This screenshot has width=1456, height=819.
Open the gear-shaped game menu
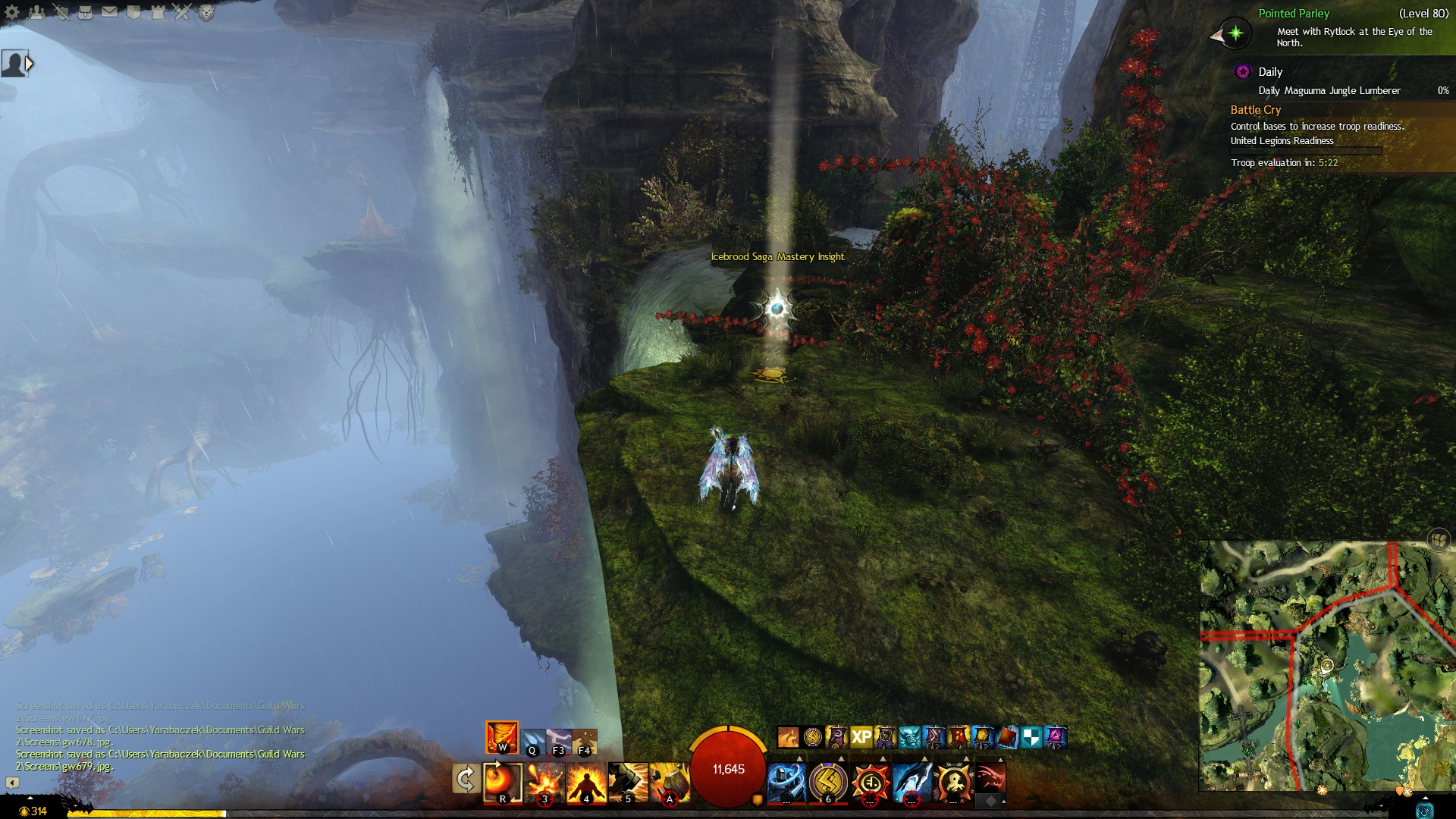(12, 12)
